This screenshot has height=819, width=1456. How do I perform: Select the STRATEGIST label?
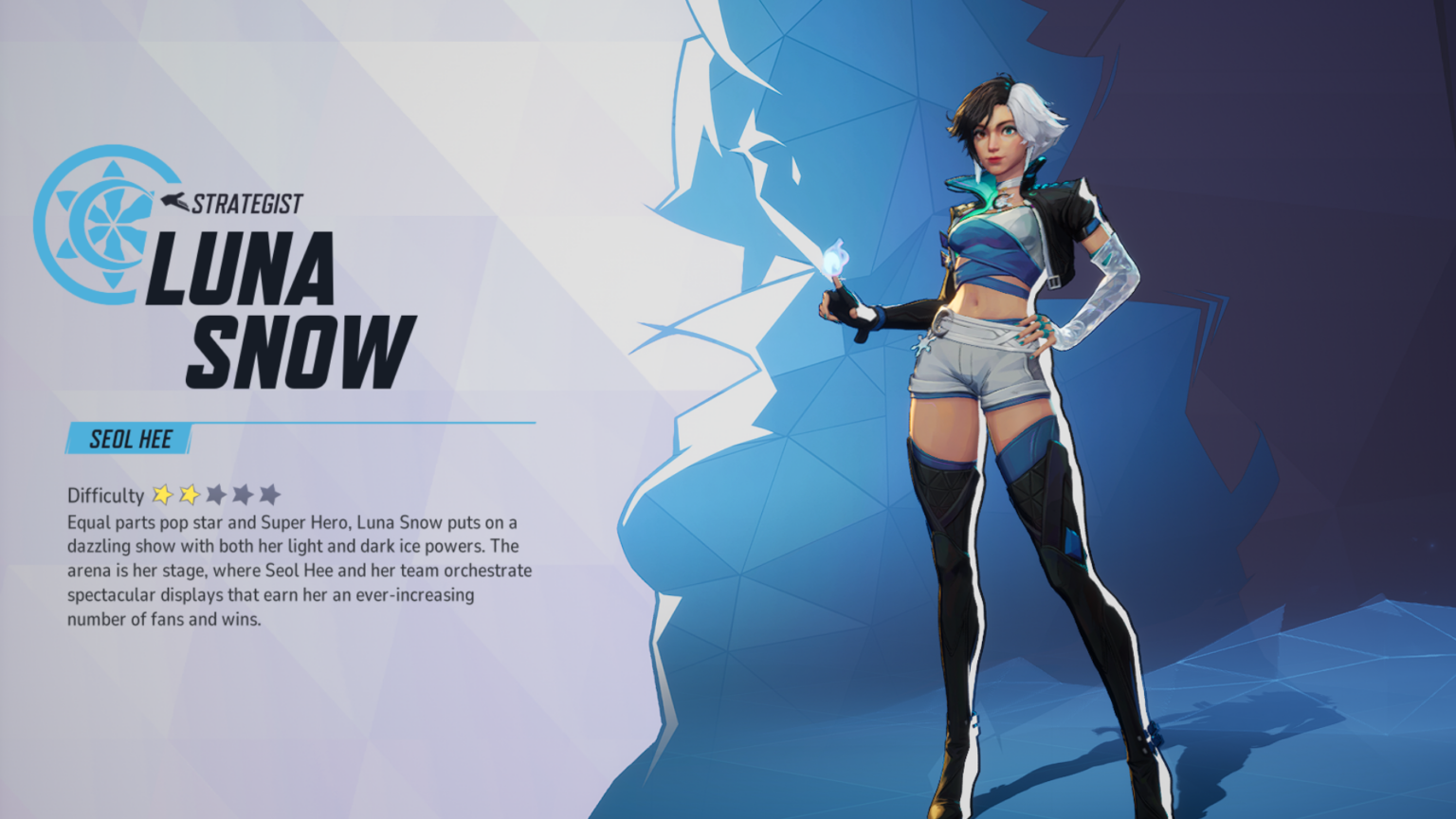click(x=246, y=201)
